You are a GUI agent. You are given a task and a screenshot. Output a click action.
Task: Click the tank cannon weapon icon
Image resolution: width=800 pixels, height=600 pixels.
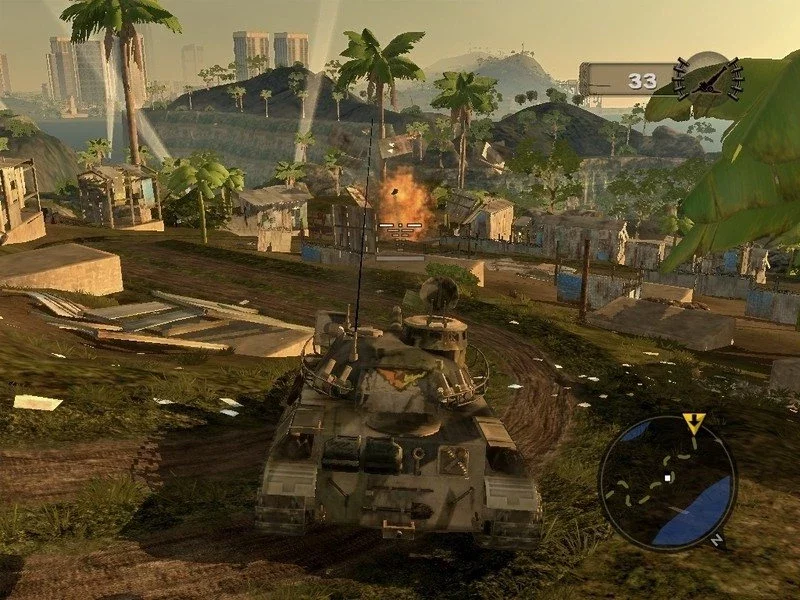tap(709, 78)
